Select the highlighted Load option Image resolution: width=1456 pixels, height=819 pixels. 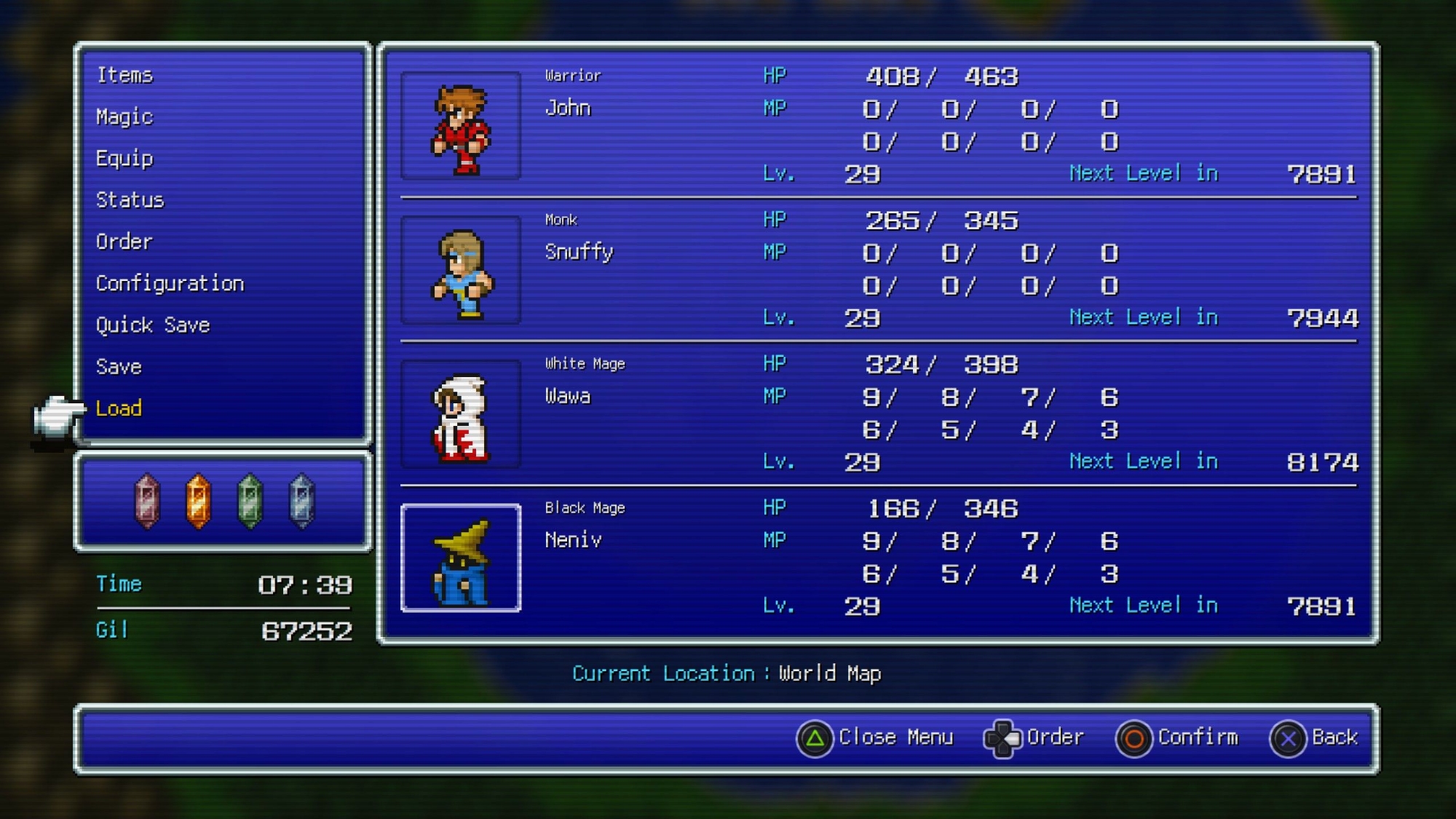coord(119,408)
